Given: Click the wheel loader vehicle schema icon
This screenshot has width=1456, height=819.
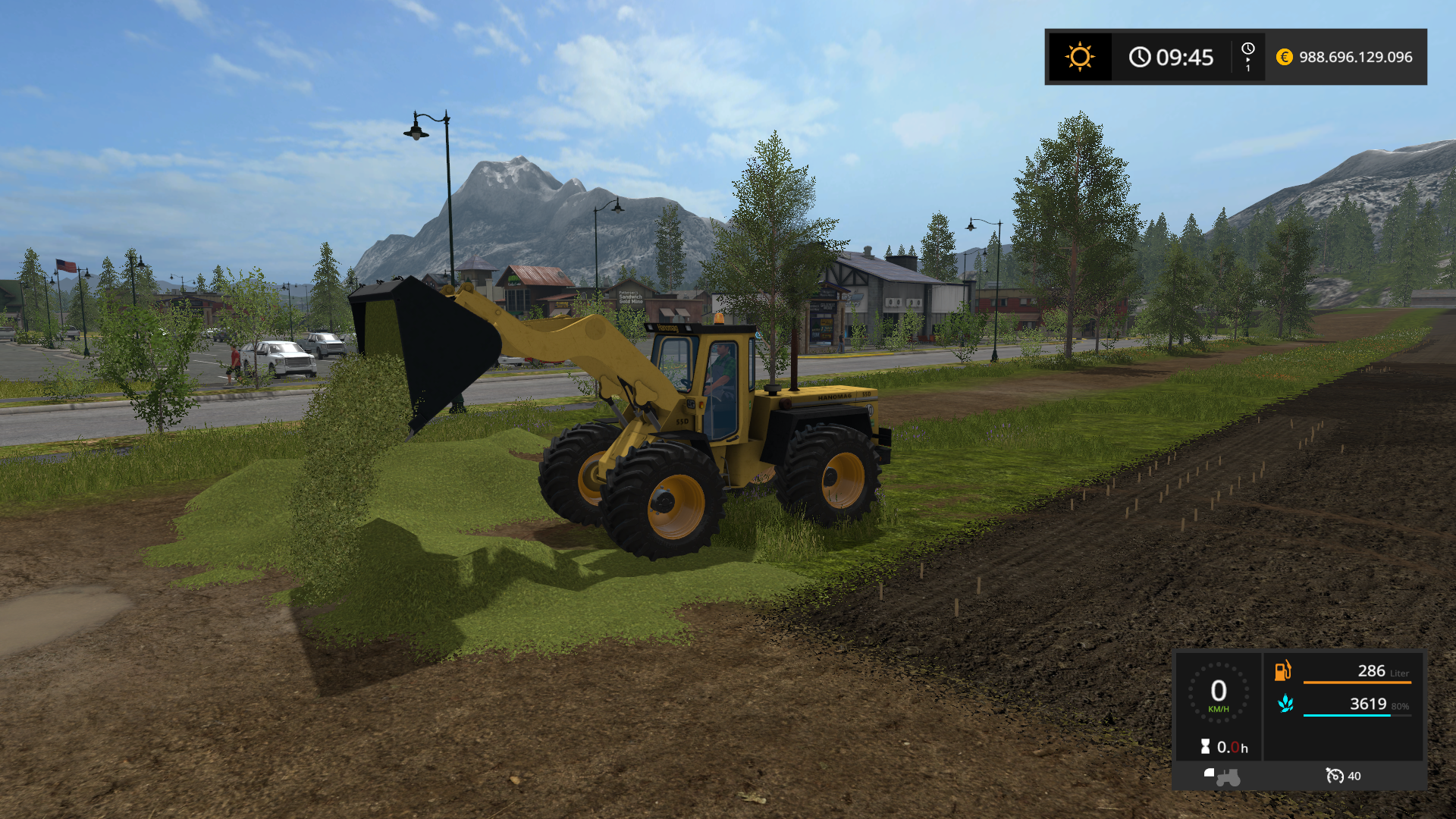Looking at the screenshot, I should (x=1222, y=776).
